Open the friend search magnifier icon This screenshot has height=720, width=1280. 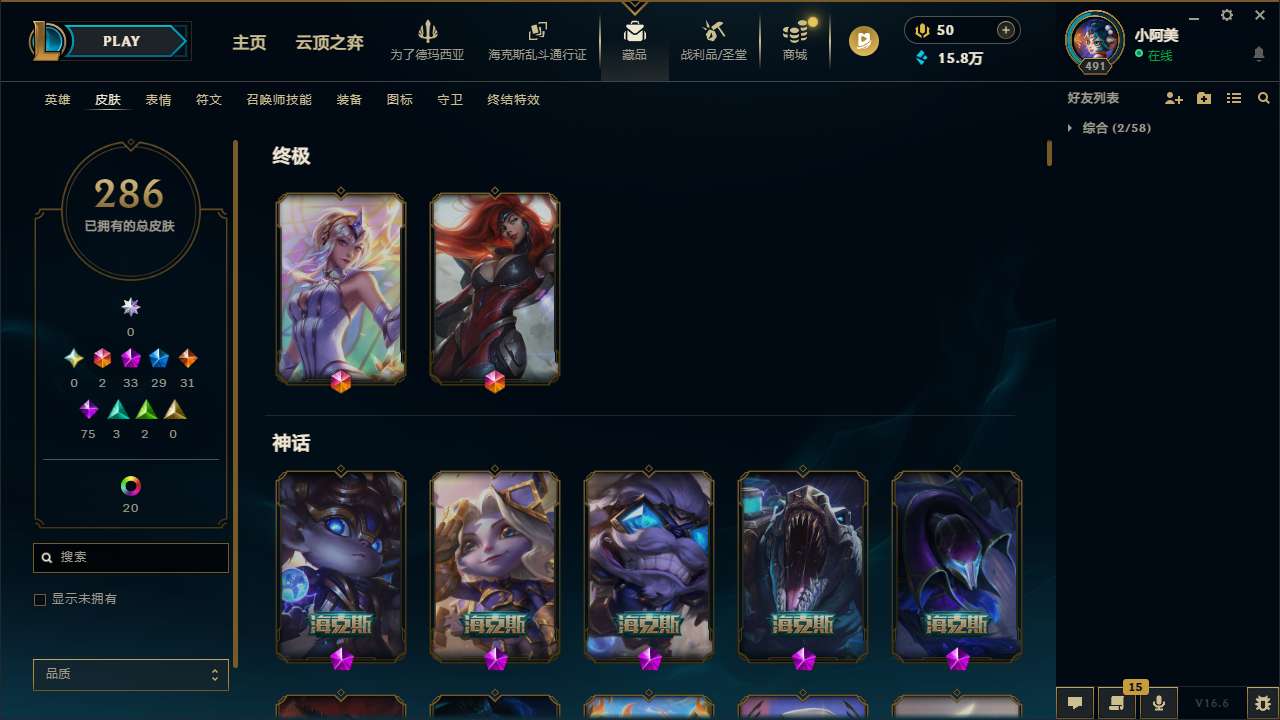click(x=1264, y=98)
